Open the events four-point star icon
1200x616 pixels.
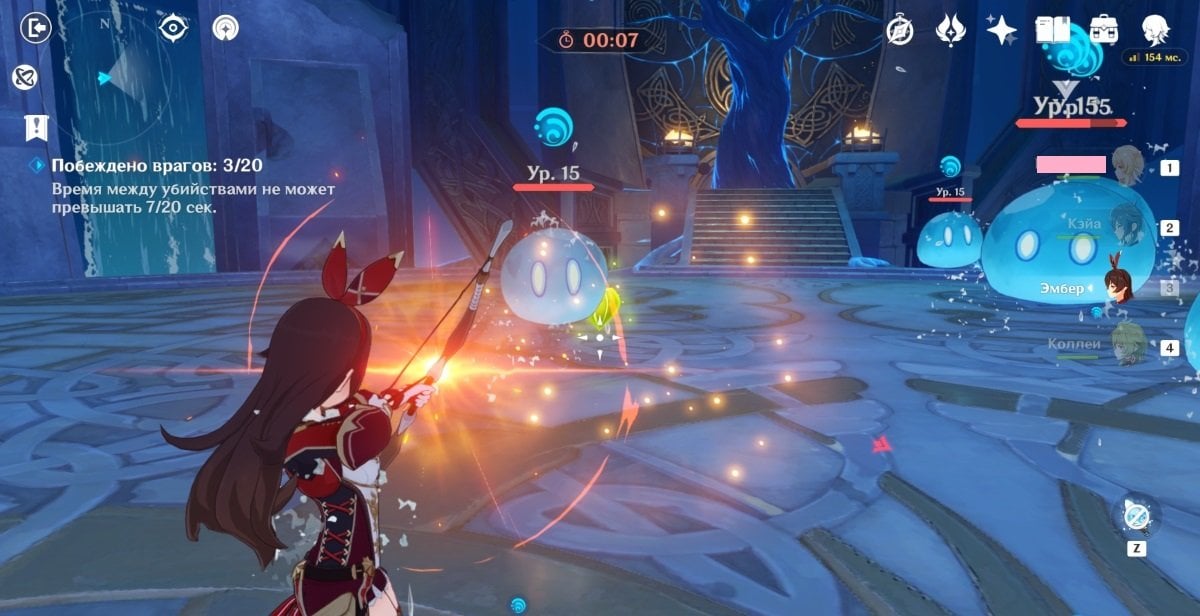[x=1001, y=30]
